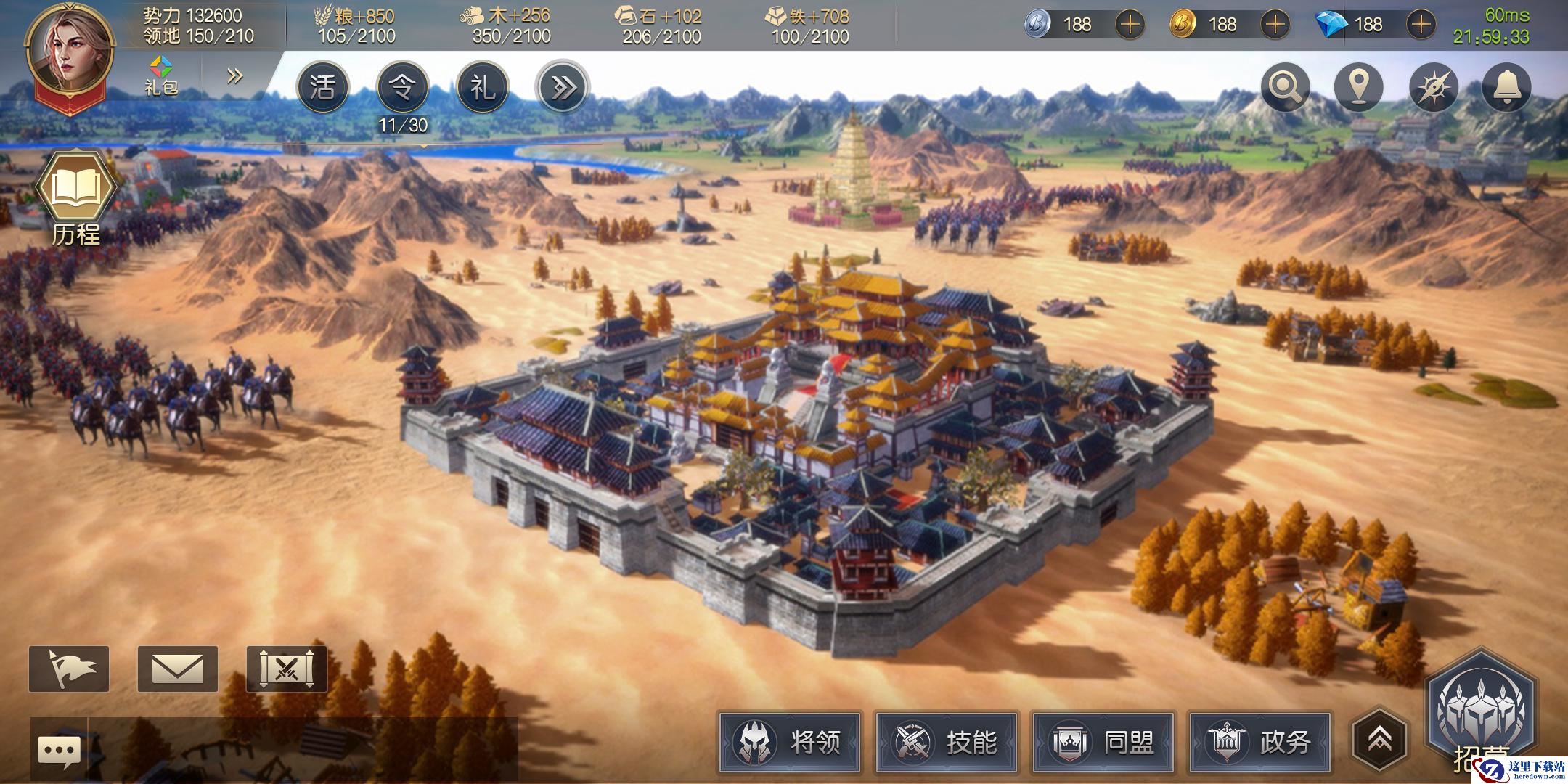The width and height of the screenshot is (1568, 784).
Task: Click the flag banner button
Action: click(x=69, y=669)
